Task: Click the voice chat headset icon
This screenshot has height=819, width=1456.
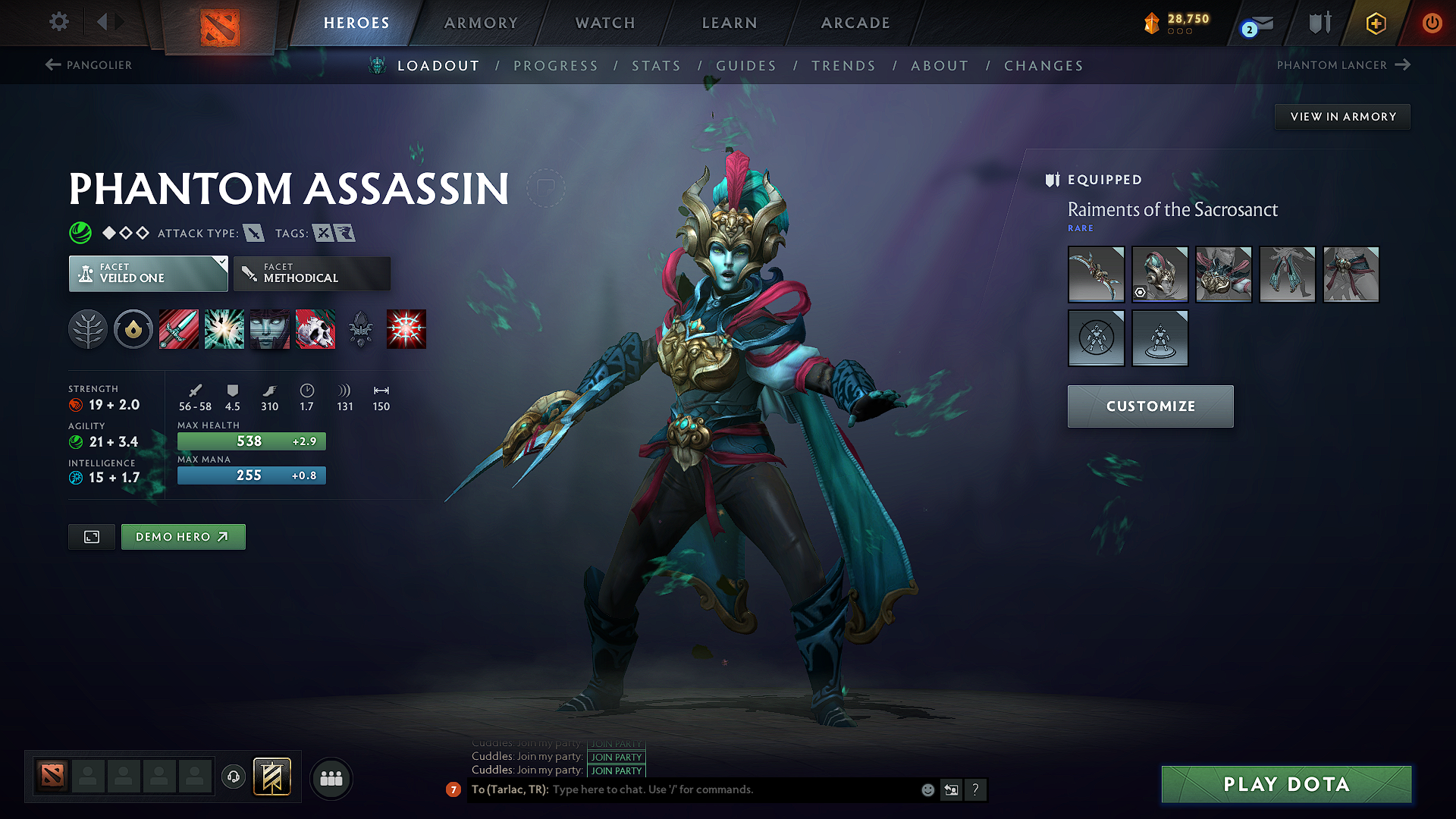Action: click(x=233, y=778)
